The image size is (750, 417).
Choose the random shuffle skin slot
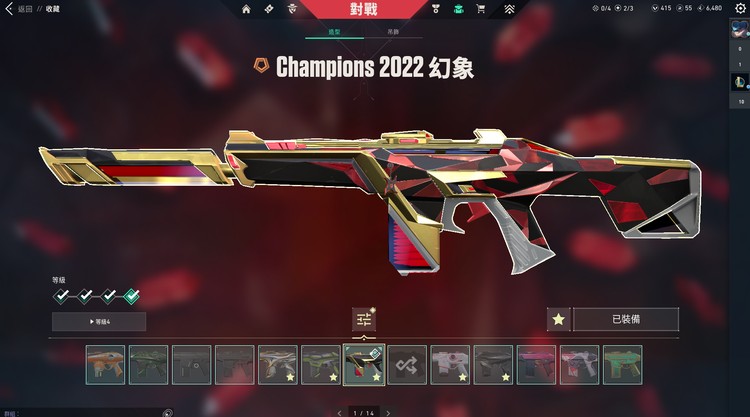[407, 365]
